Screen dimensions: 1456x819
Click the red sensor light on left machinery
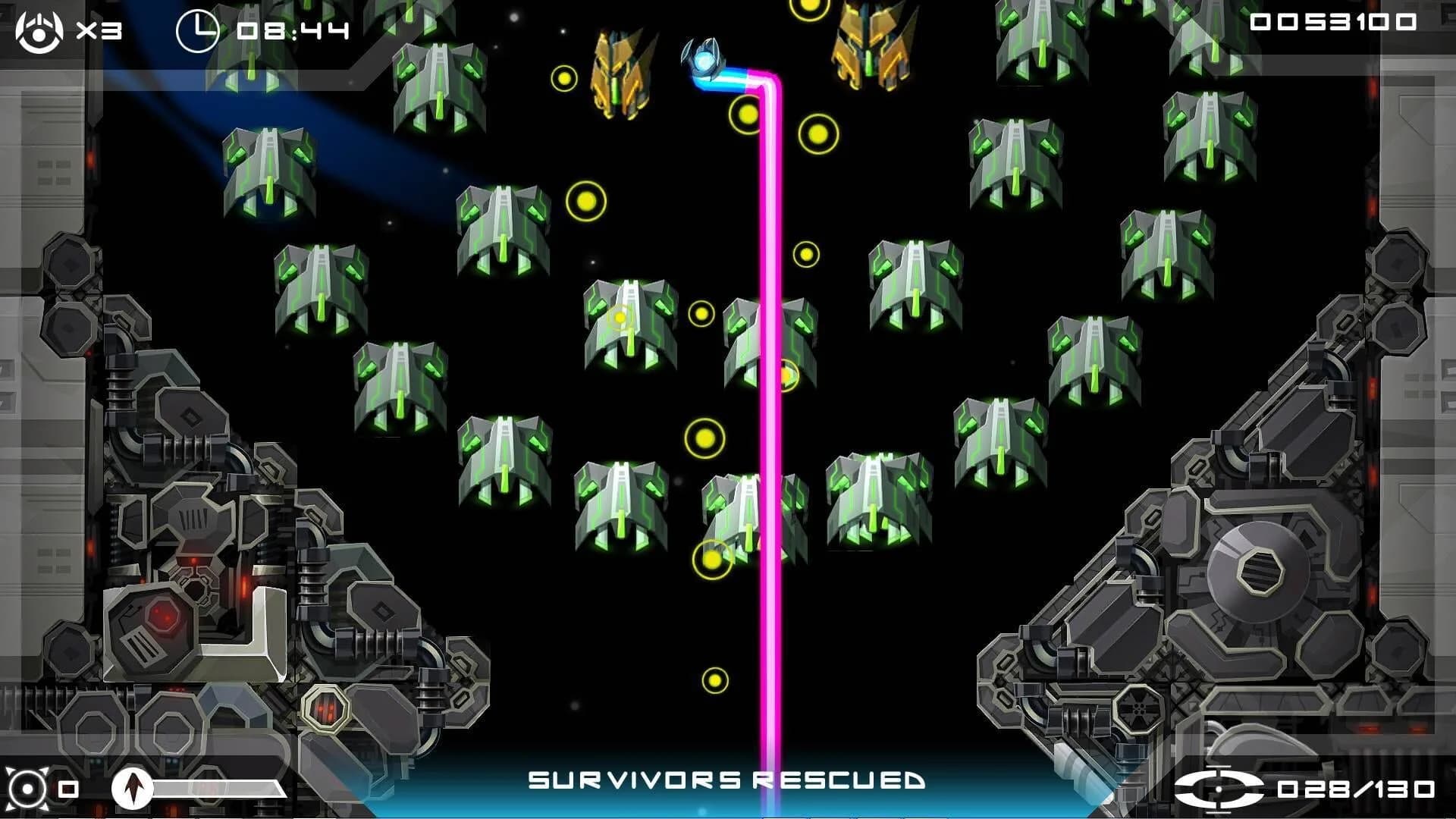pos(194,562)
